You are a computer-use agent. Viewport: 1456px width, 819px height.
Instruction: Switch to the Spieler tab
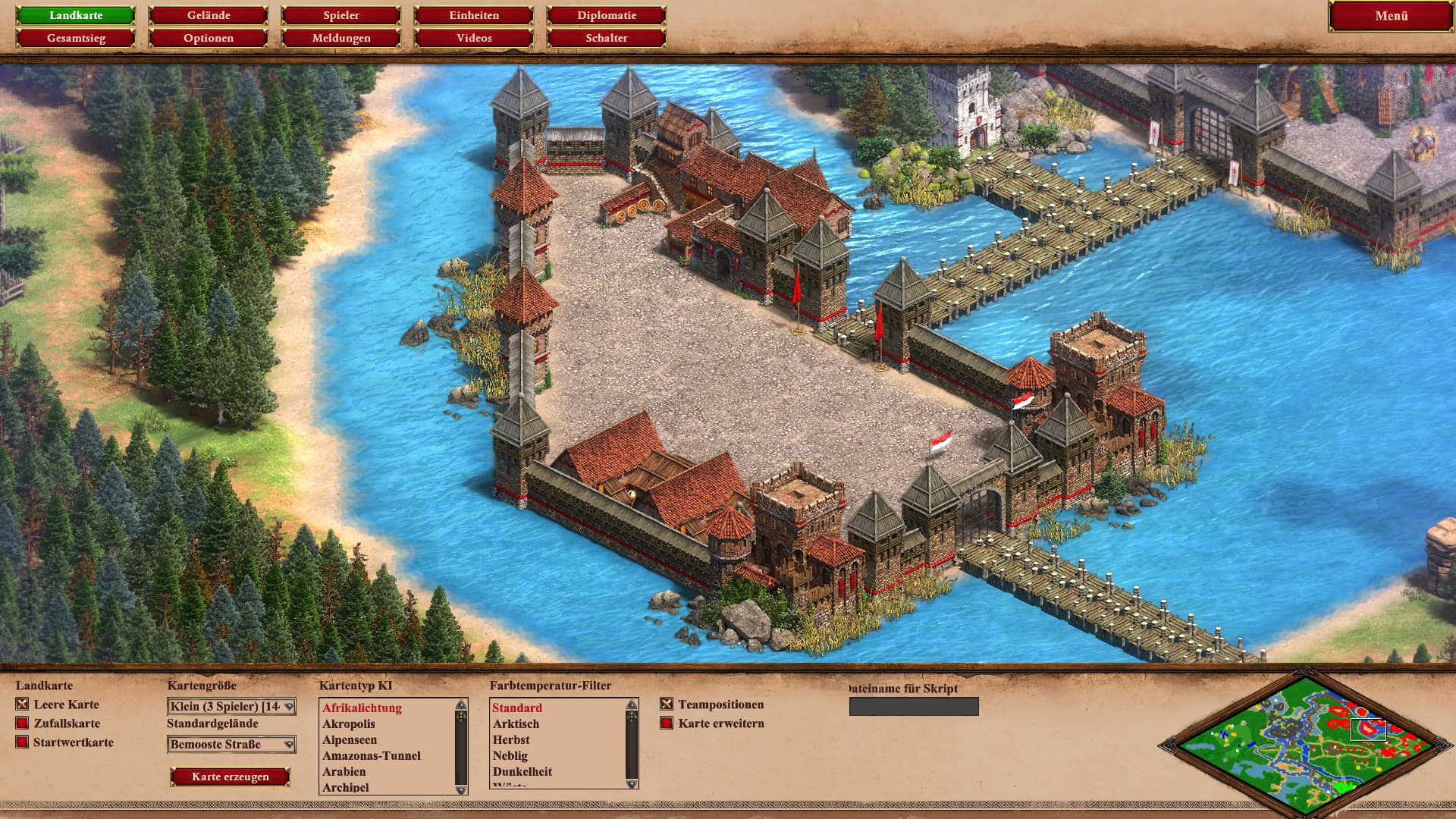point(341,15)
